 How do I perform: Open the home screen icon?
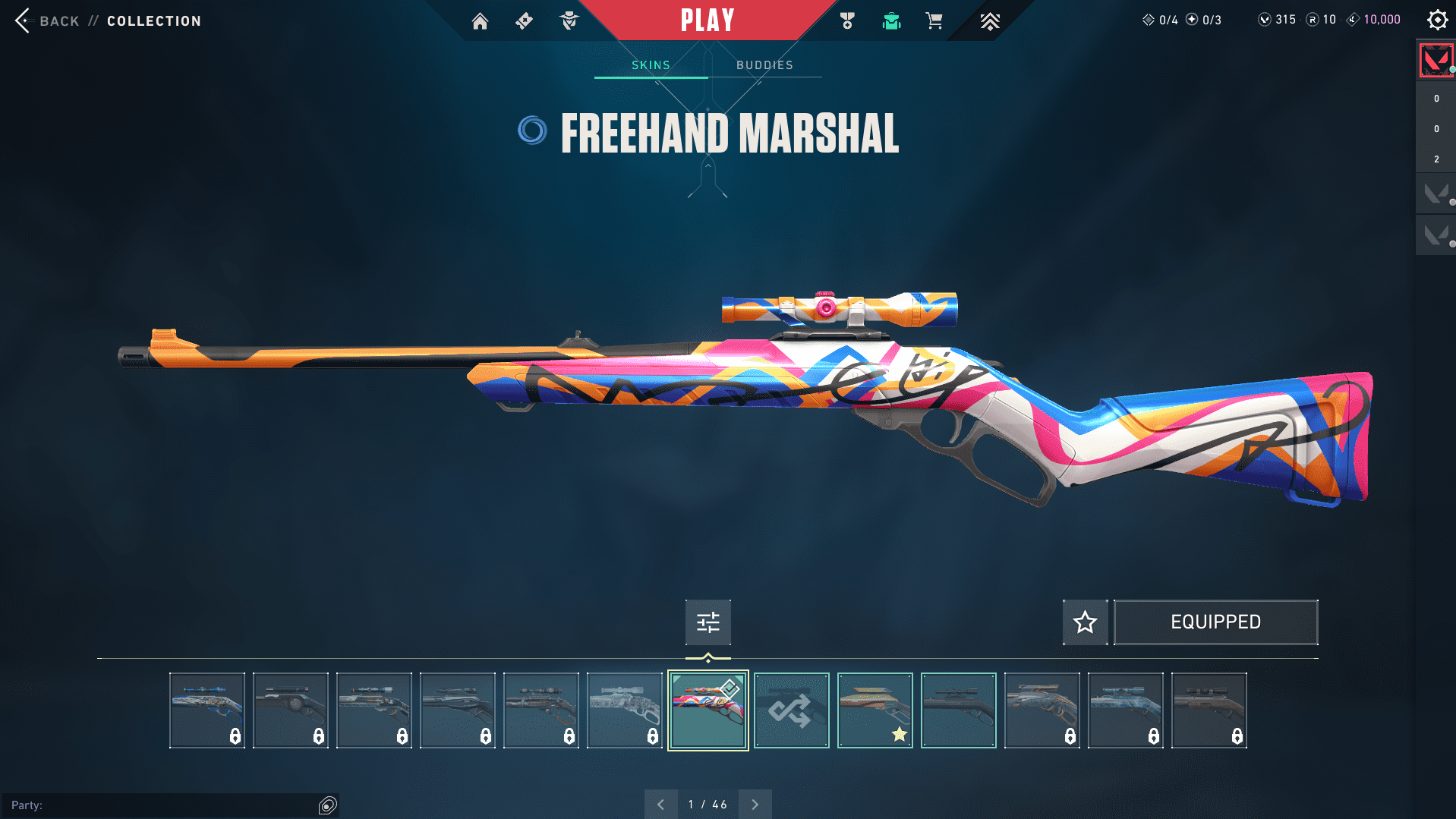click(x=480, y=21)
